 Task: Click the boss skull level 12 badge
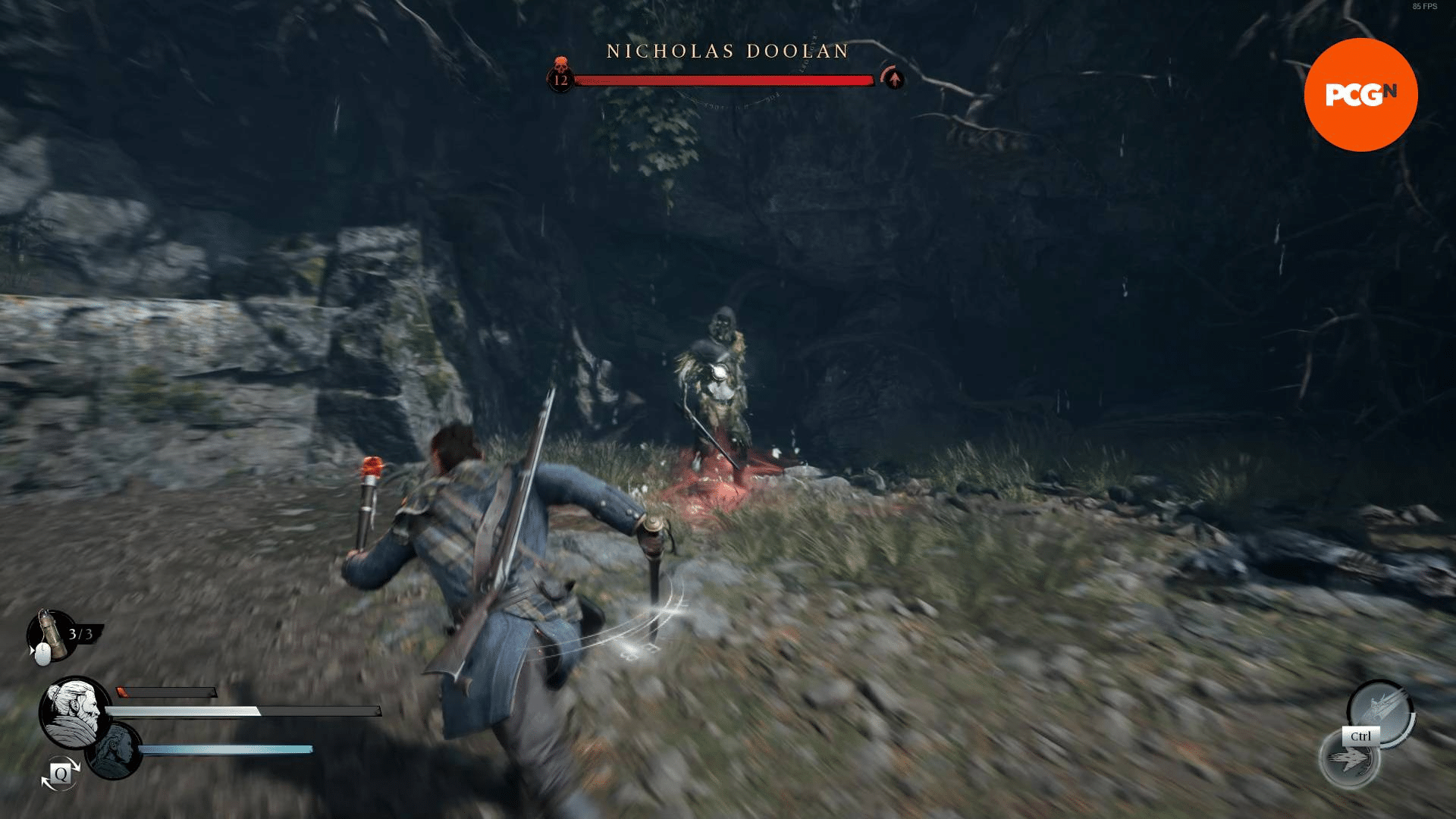[561, 76]
